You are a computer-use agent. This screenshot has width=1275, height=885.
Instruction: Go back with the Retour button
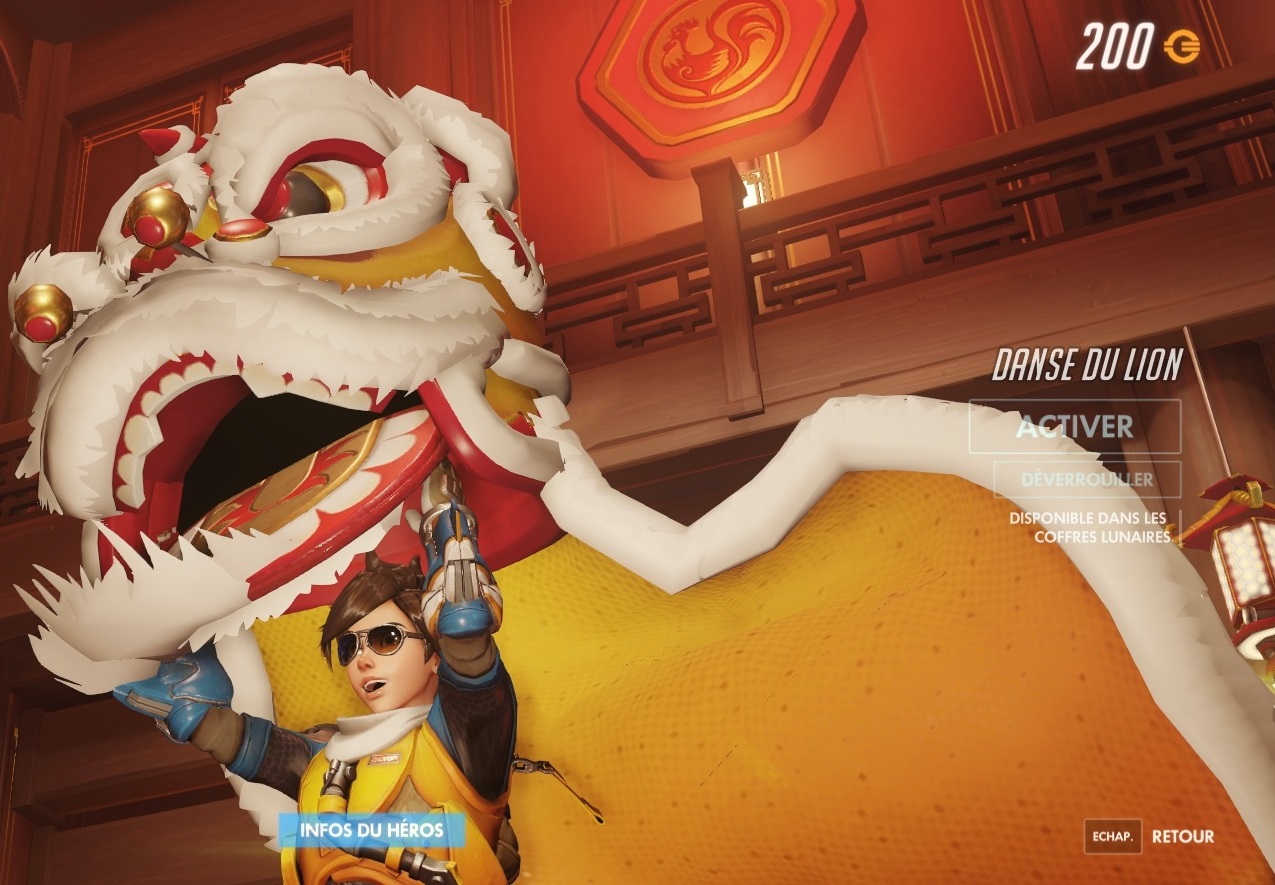coord(1182,836)
